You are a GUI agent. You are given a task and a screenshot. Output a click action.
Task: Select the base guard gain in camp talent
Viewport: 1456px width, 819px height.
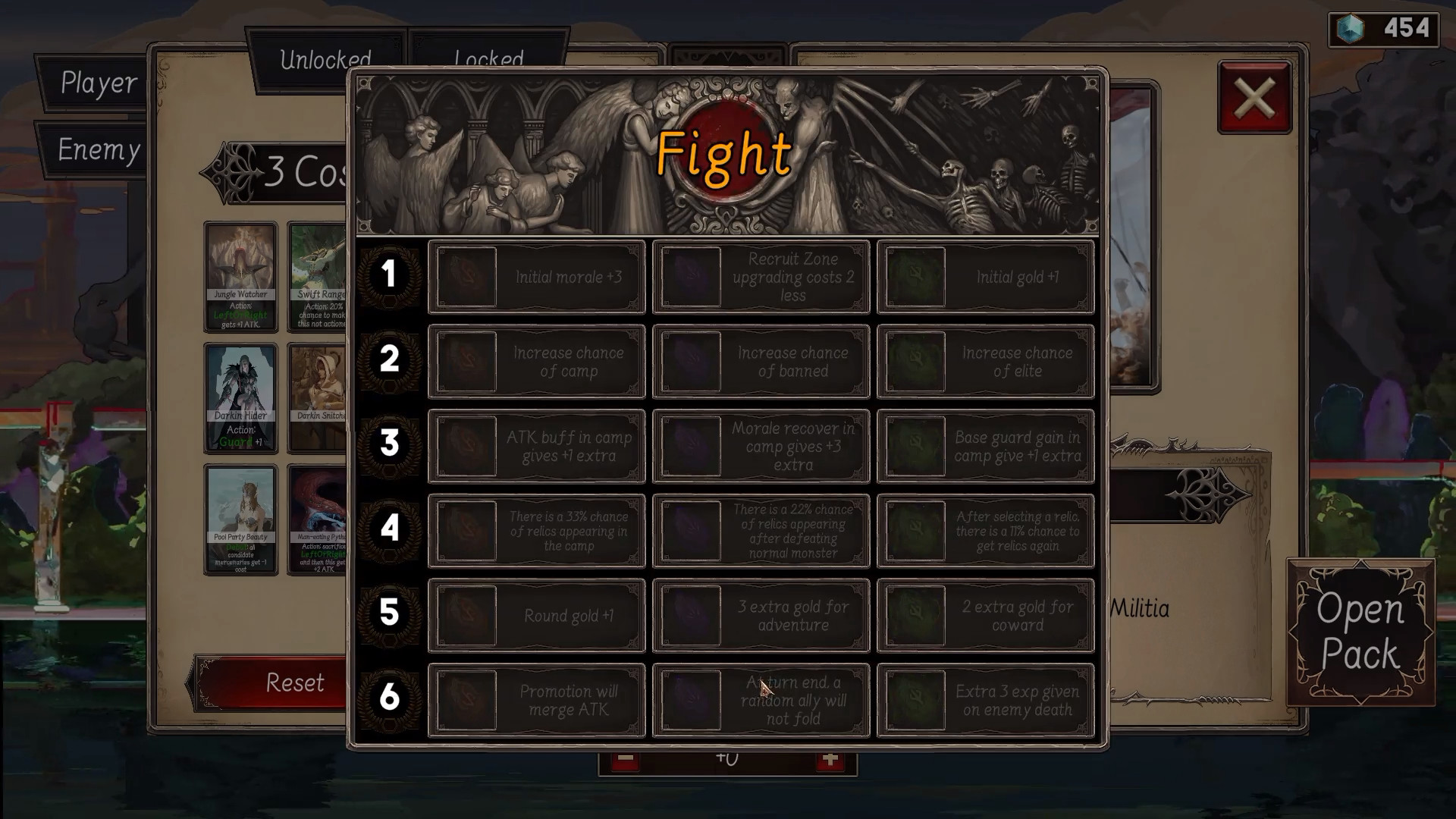tap(914, 446)
